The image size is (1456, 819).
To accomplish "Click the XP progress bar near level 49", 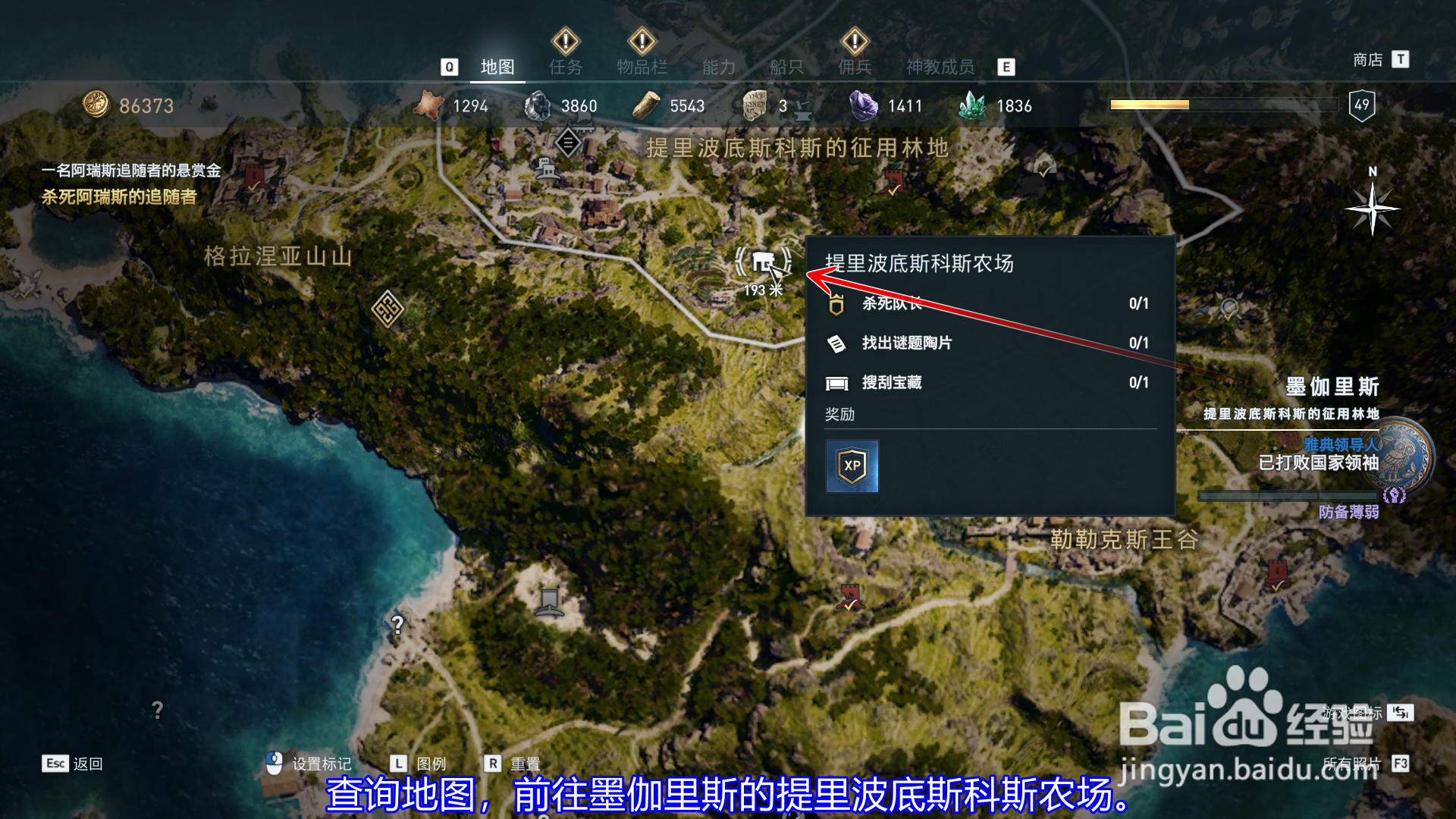I will point(1221,106).
